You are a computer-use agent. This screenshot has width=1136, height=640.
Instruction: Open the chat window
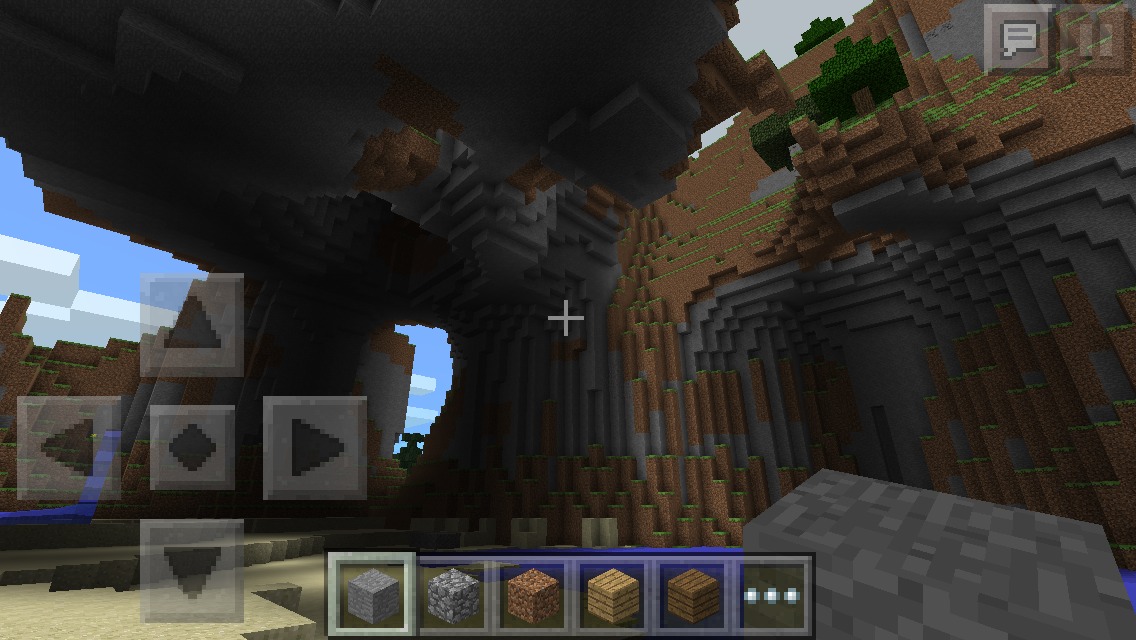tap(1019, 40)
